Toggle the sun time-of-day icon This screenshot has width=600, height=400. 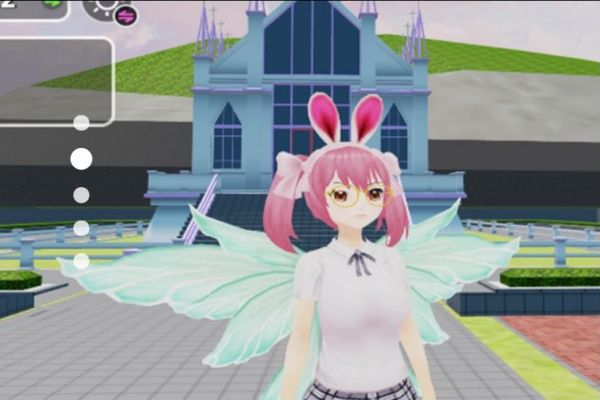(103, 6)
